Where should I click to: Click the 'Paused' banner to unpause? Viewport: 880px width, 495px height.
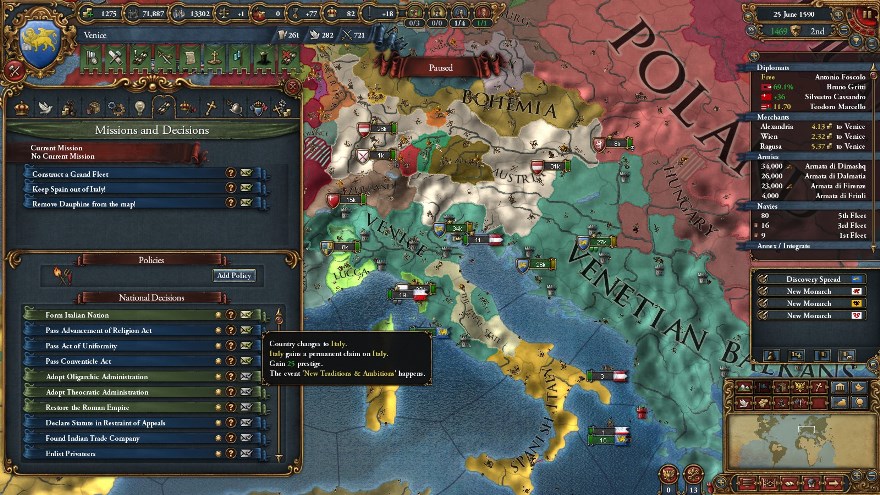[440, 68]
